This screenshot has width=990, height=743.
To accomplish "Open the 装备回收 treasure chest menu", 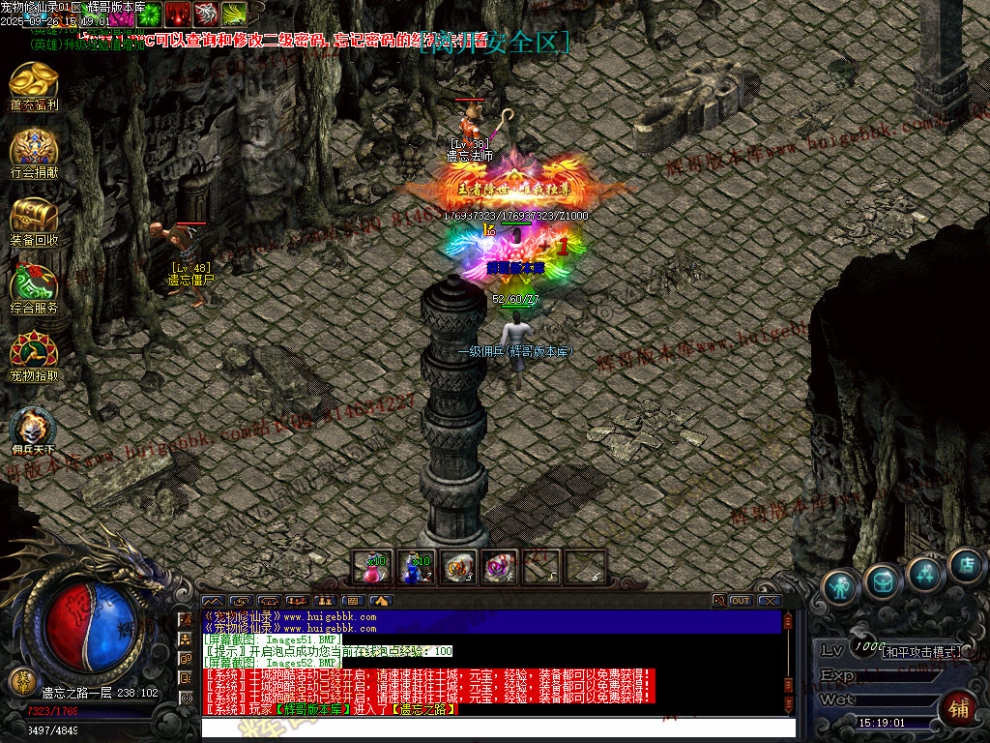I will tap(34, 219).
